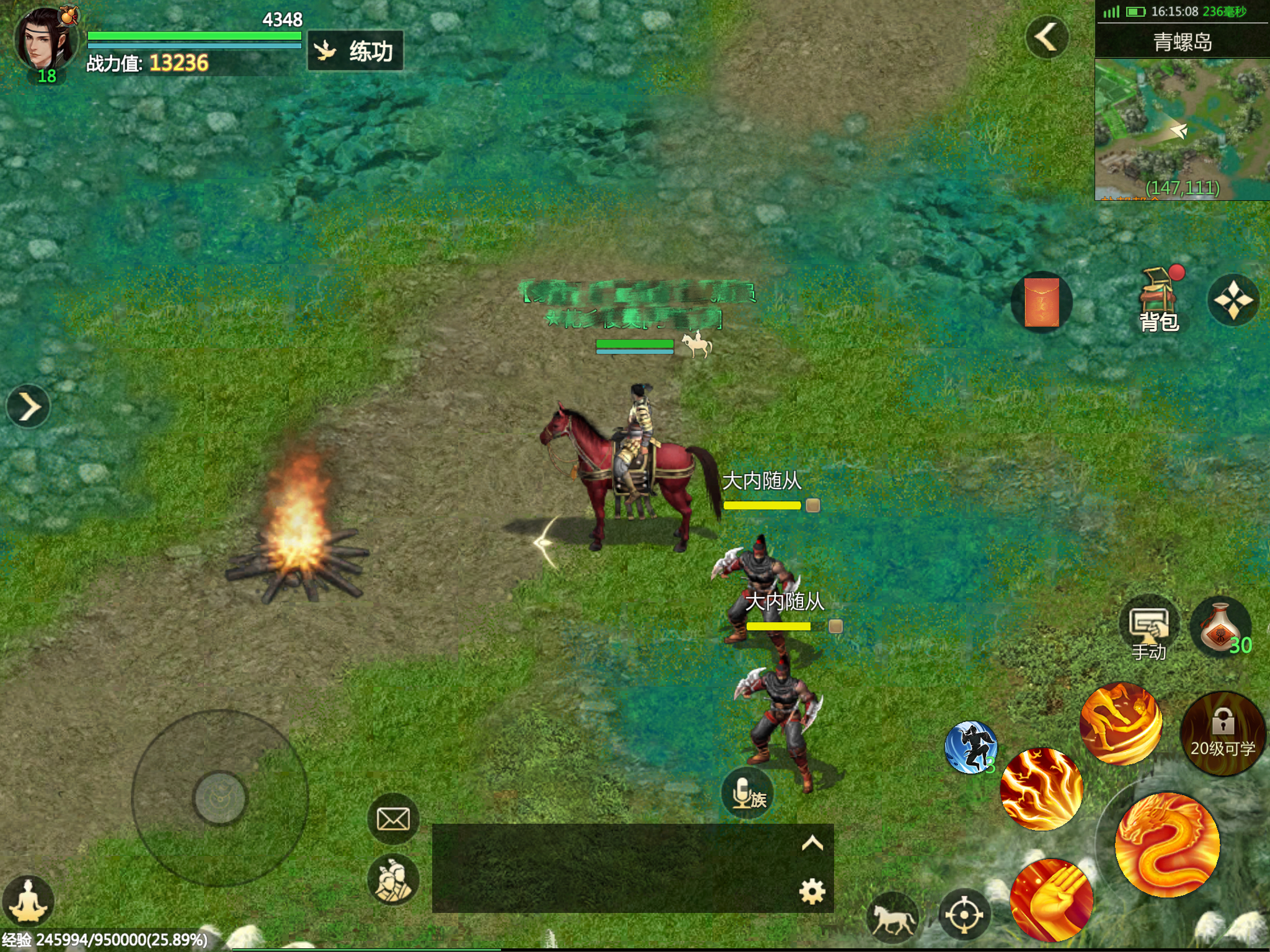
Task: Toggle the horse mount button
Action: coord(892,915)
